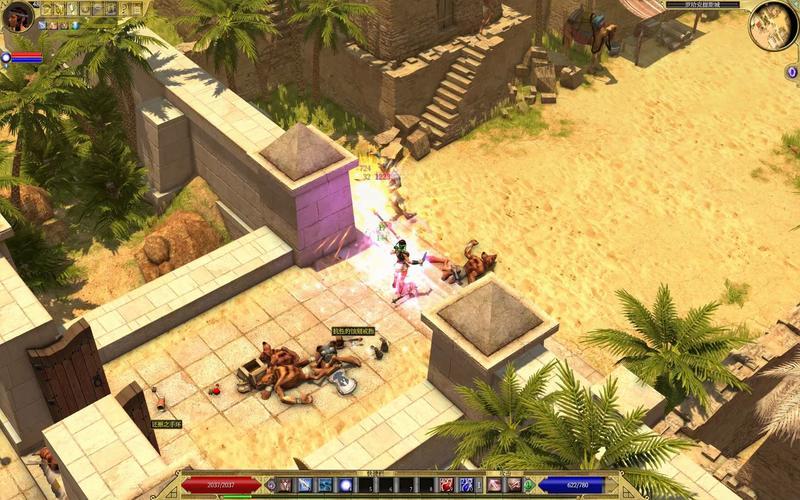Click the hero portrait in the corner
800x500 pixels.
click(18, 17)
